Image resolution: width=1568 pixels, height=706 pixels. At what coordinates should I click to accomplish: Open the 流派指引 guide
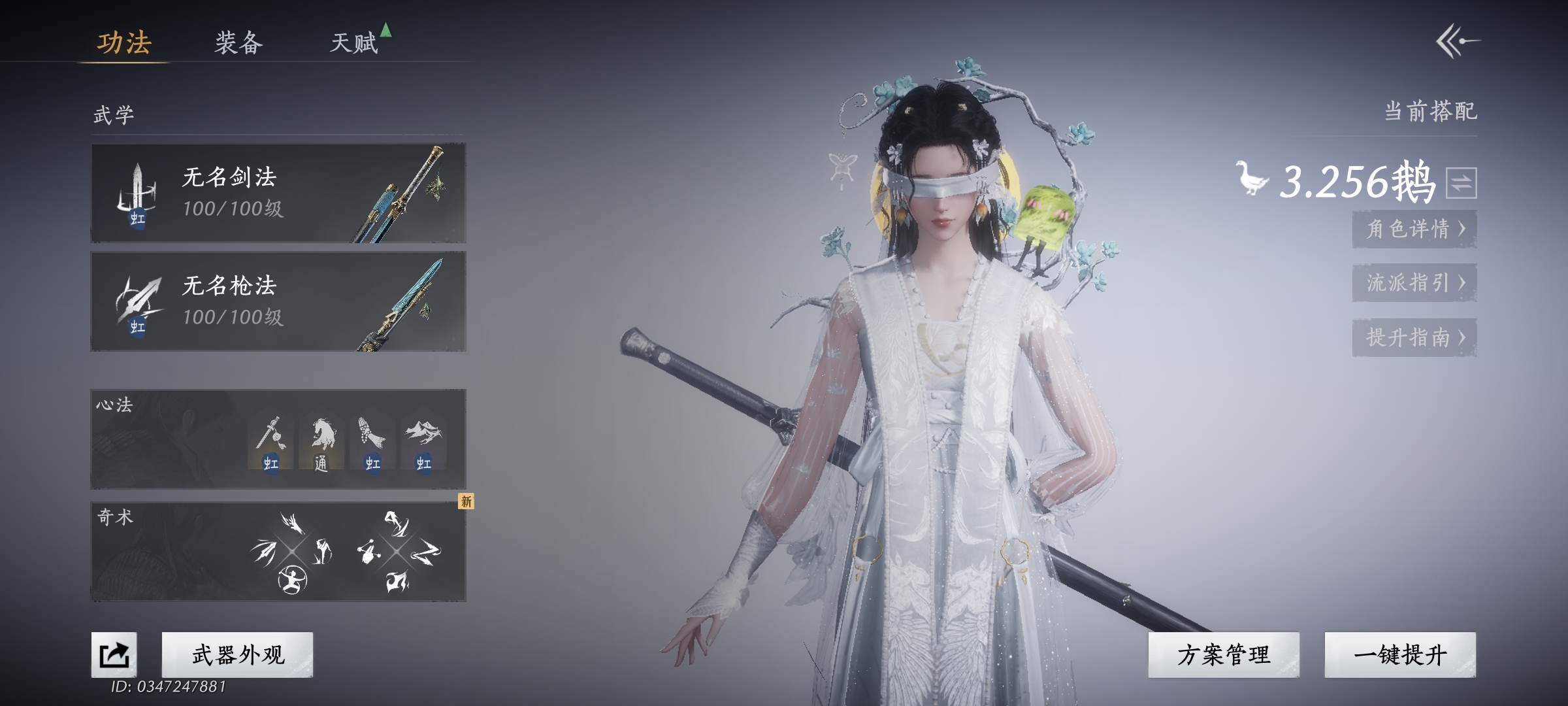click(x=1414, y=283)
